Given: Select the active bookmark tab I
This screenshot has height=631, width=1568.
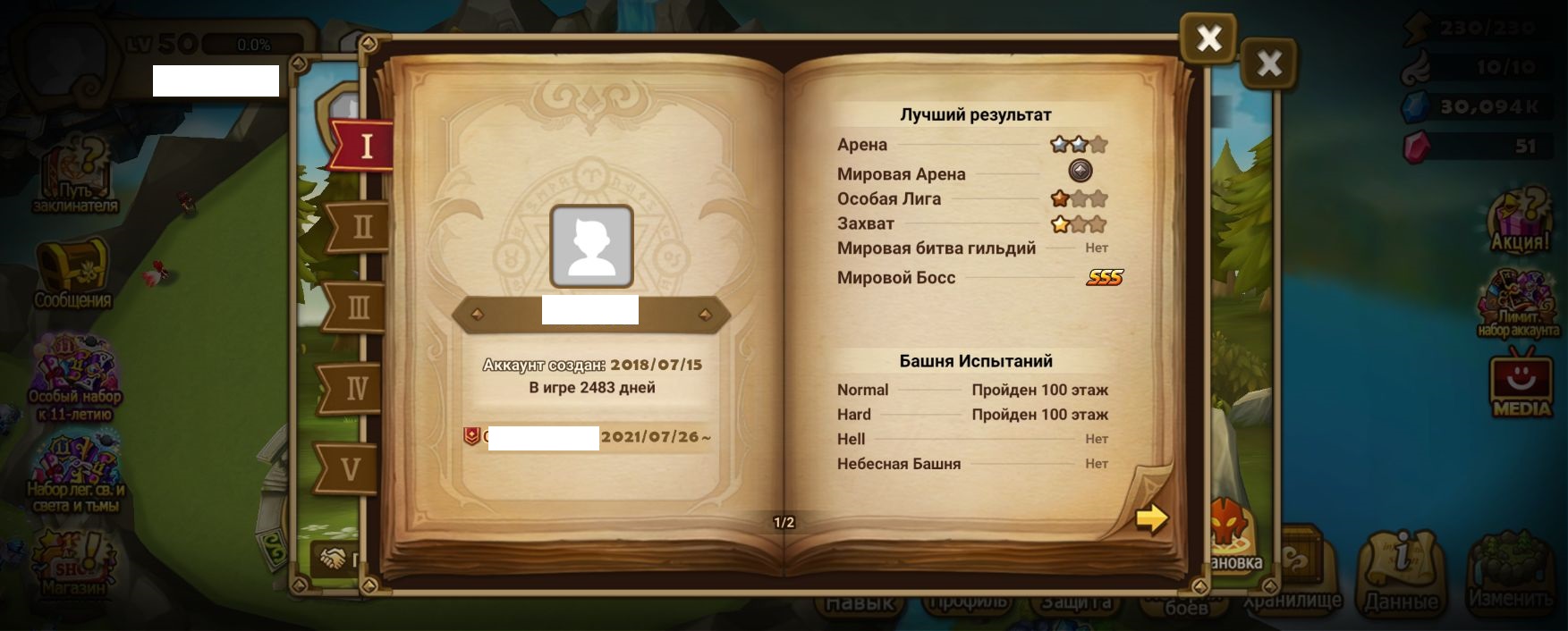Looking at the screenshot, I should 364,146.
